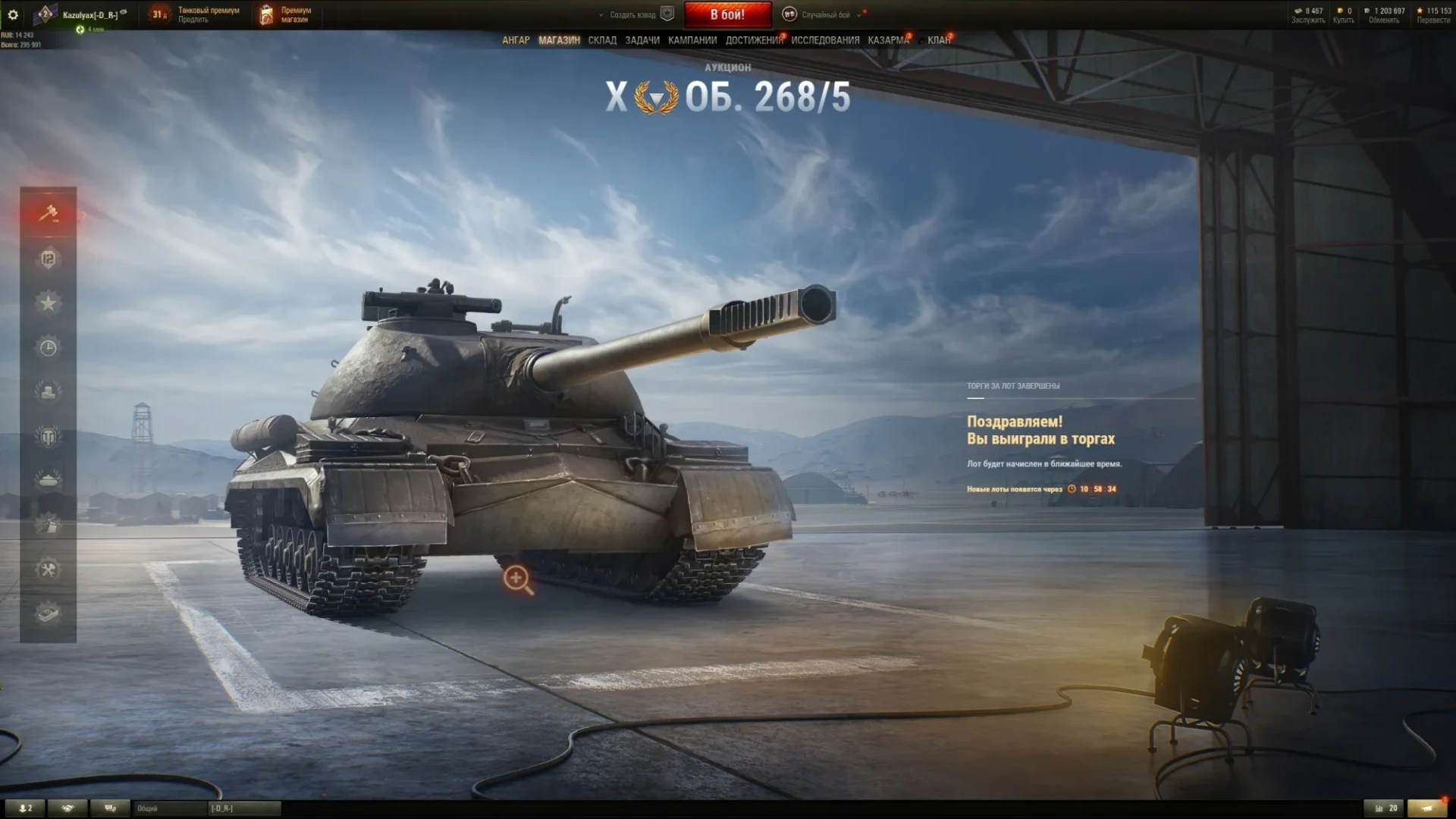Go to the "КАЗАРМА" tab
1456x819 pixels.
pos(888,40)
